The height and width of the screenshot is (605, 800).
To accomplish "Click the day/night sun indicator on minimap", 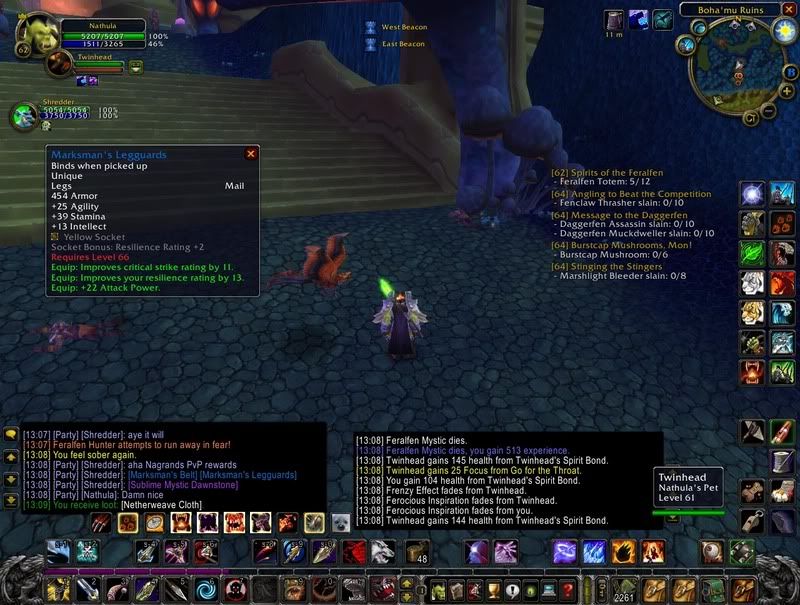I will pyautogui.click(x=784, y=30).
